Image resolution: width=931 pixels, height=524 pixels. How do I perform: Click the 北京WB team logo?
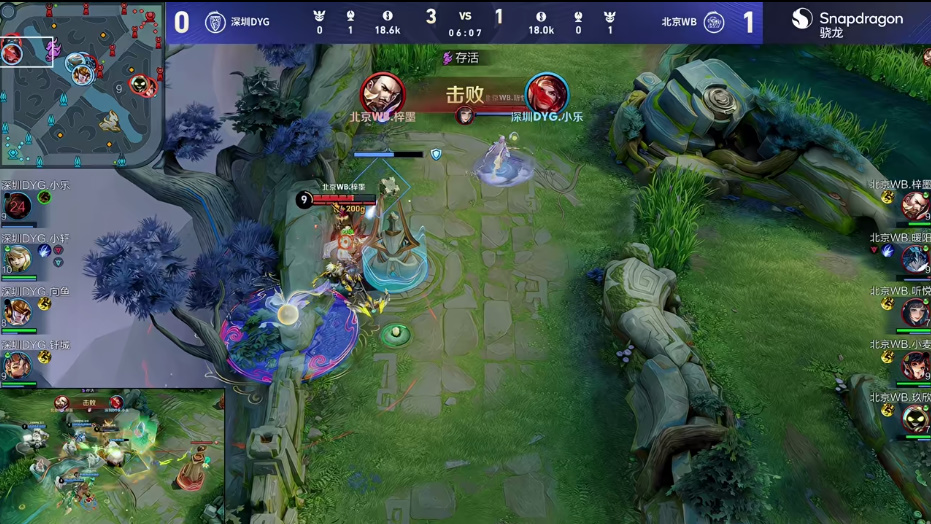click(713, 22)
